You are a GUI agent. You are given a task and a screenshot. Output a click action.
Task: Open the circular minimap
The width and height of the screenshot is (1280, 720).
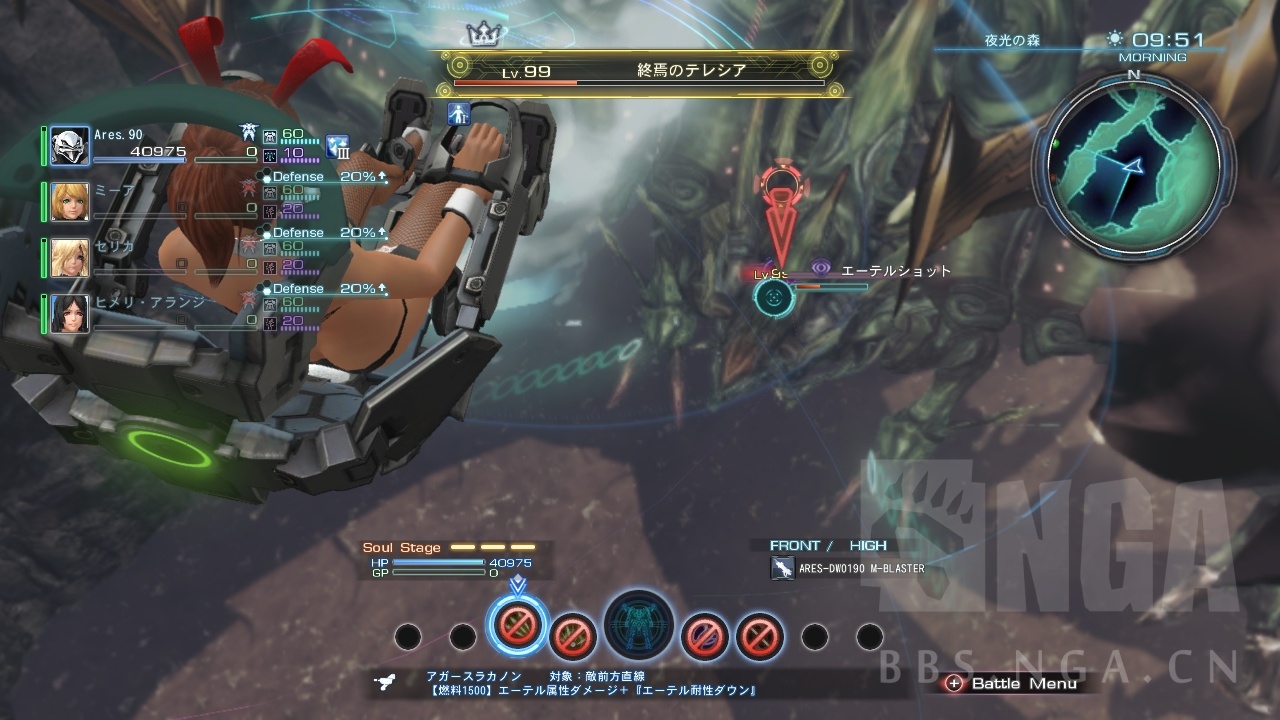[x=1132, y=162]
